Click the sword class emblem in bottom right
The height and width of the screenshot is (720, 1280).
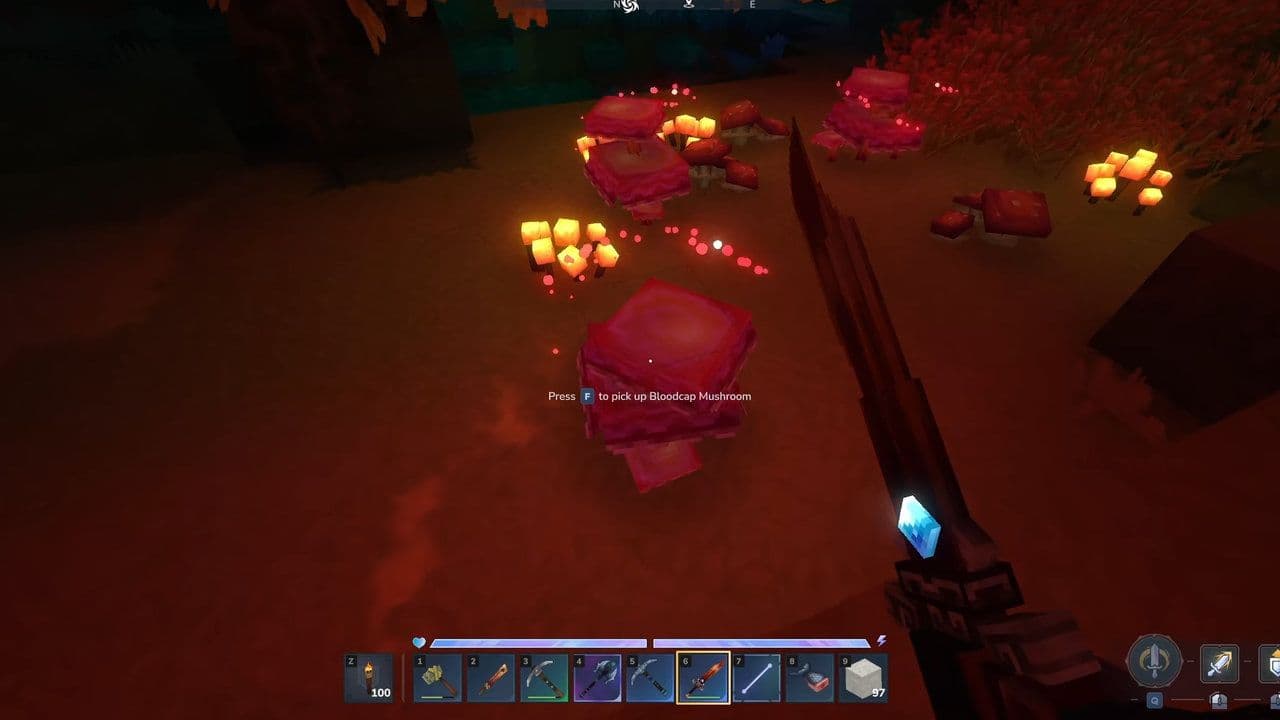pos(1155,662)
